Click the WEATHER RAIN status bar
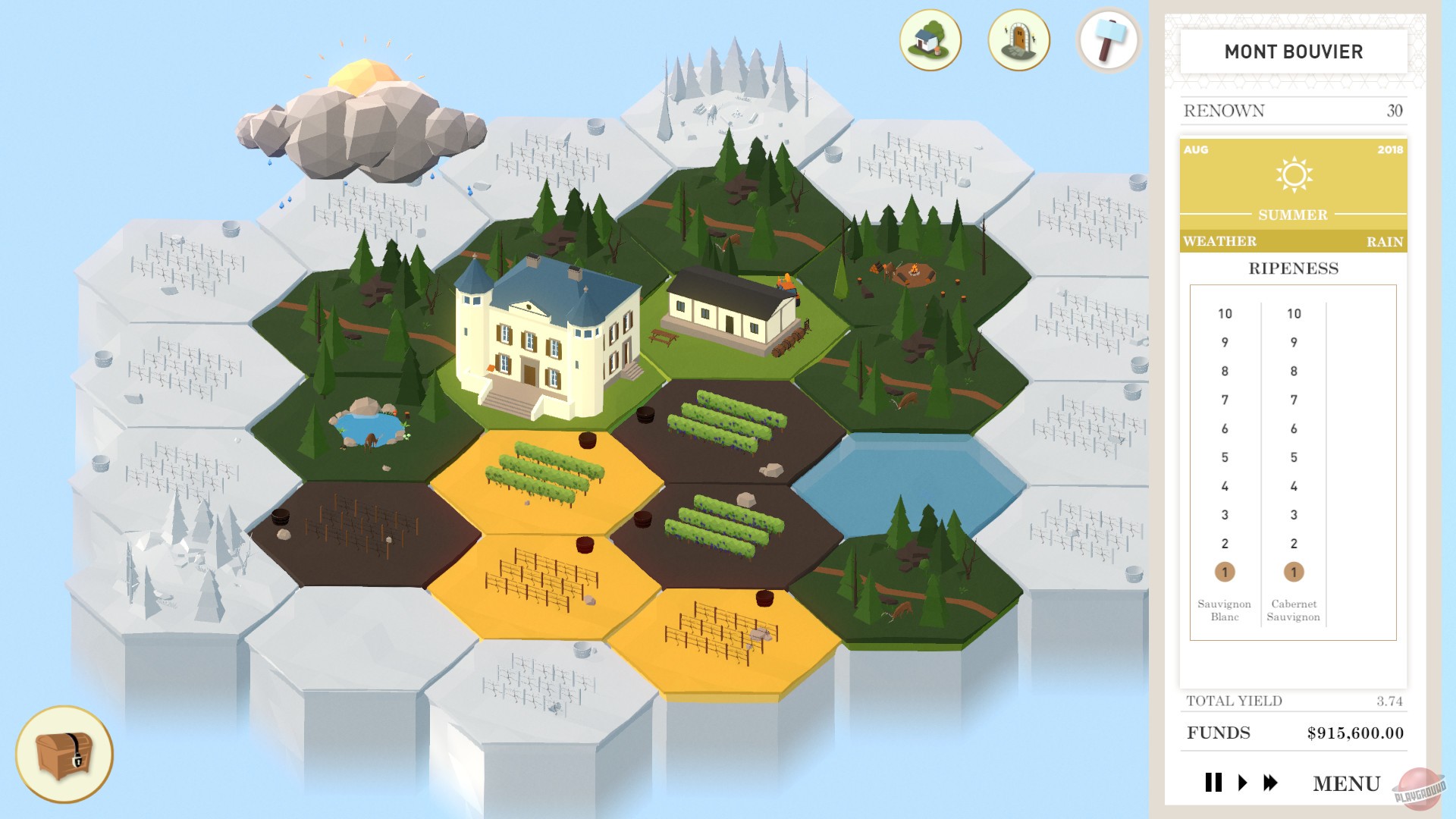 pos(1293,241)
